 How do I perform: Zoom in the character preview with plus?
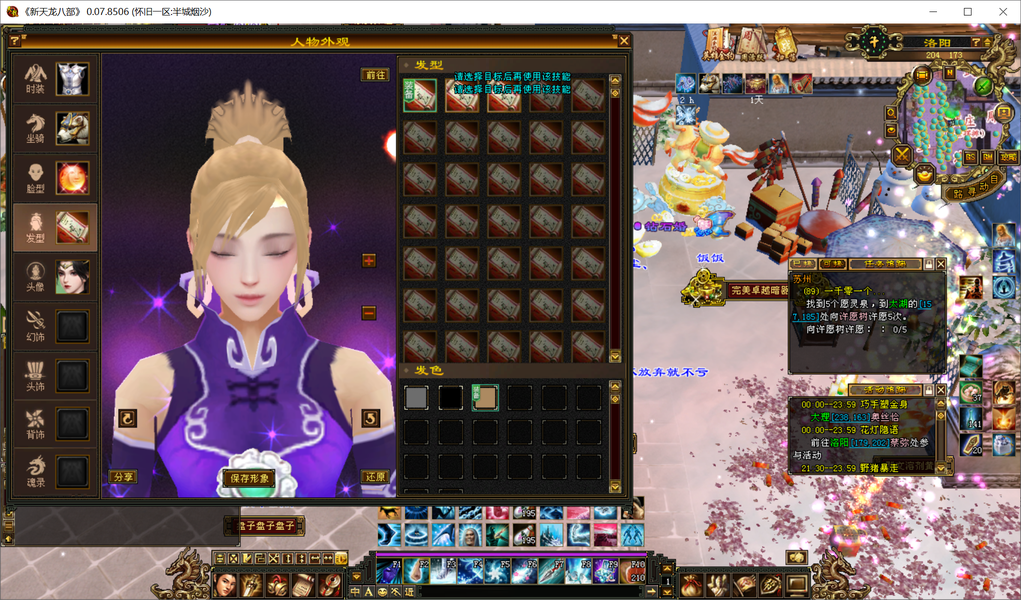coord(369,261)
